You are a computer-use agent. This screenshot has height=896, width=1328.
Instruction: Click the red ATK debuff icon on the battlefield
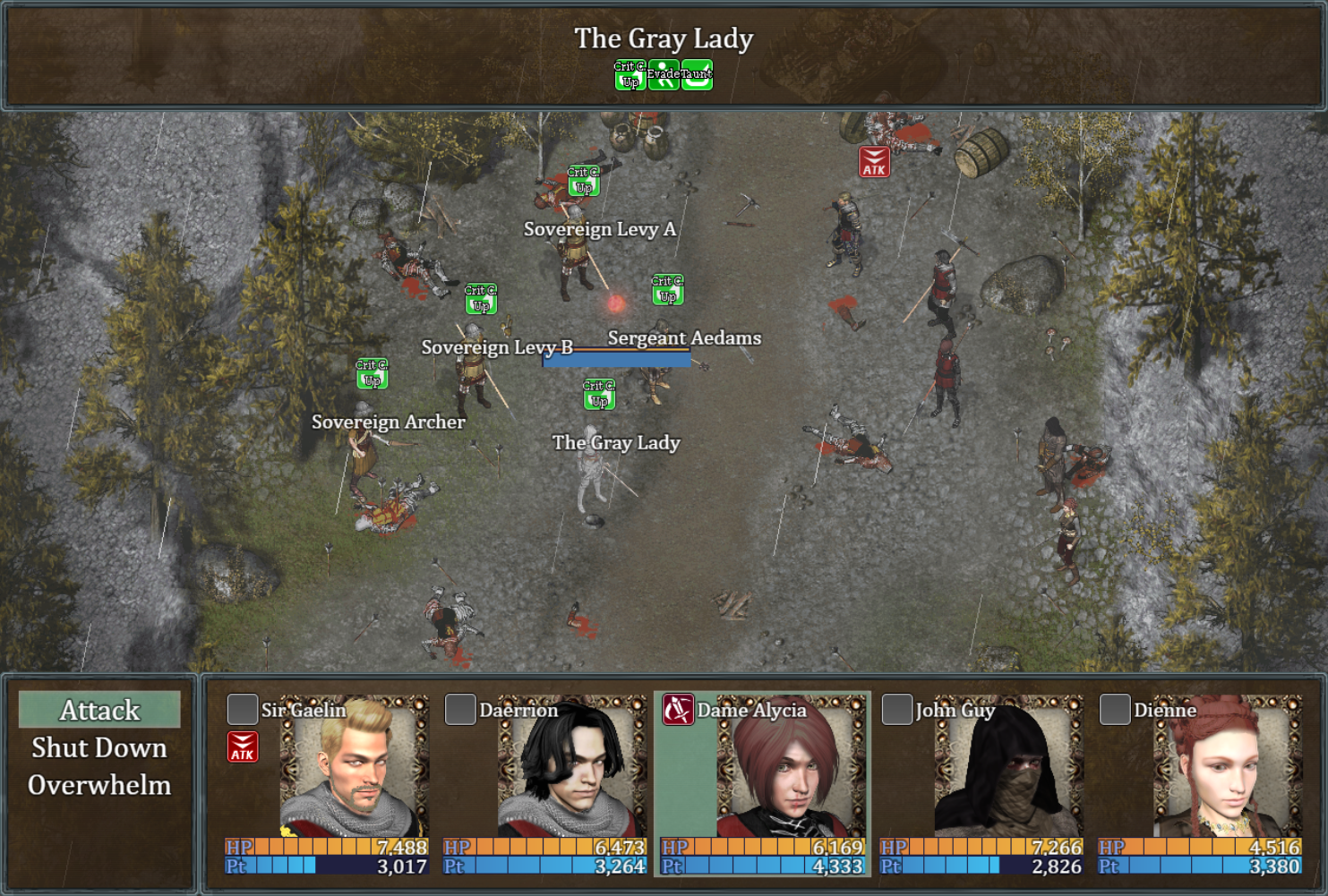coord(872,163)
